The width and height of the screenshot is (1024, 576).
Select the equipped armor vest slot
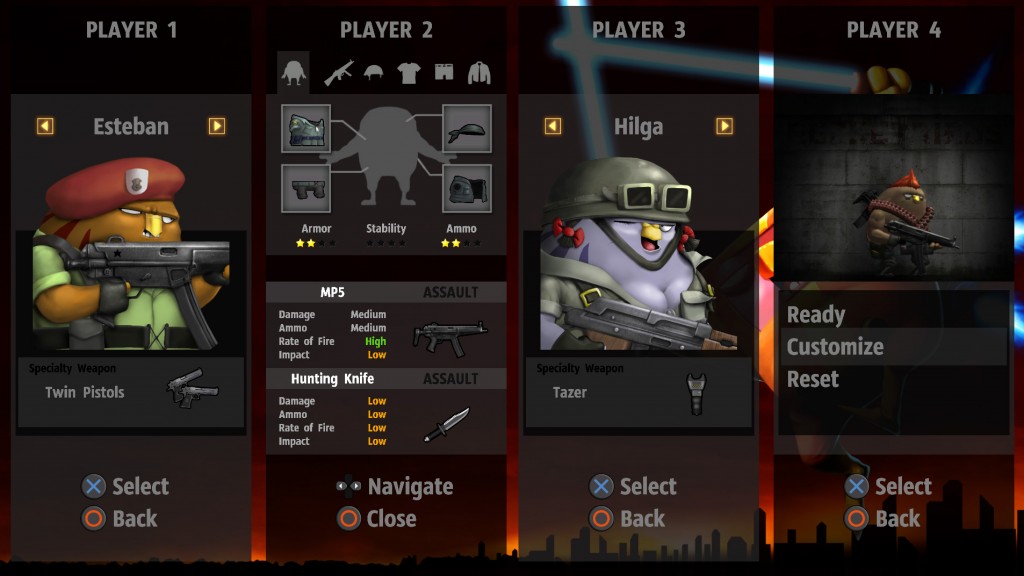(x=306, y=129)
